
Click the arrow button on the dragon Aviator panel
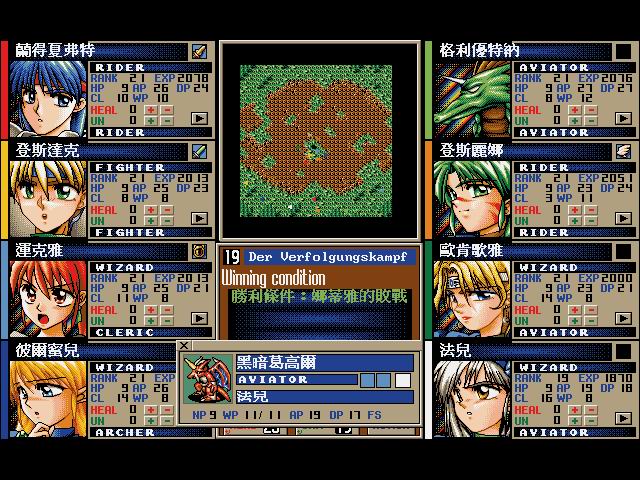[623, 118]
